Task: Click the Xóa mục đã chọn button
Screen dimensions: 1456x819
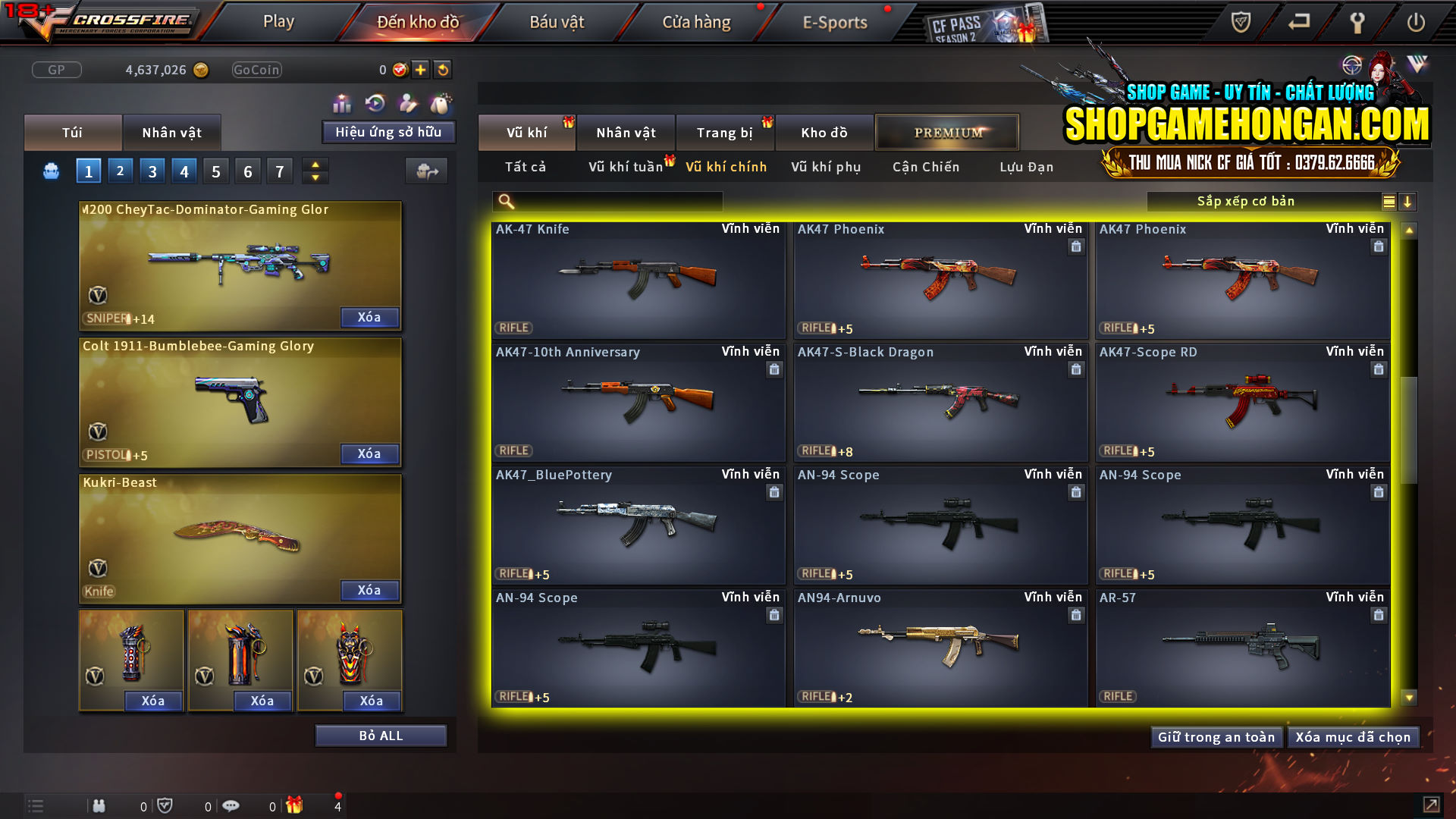Action: click(1354, 736)
